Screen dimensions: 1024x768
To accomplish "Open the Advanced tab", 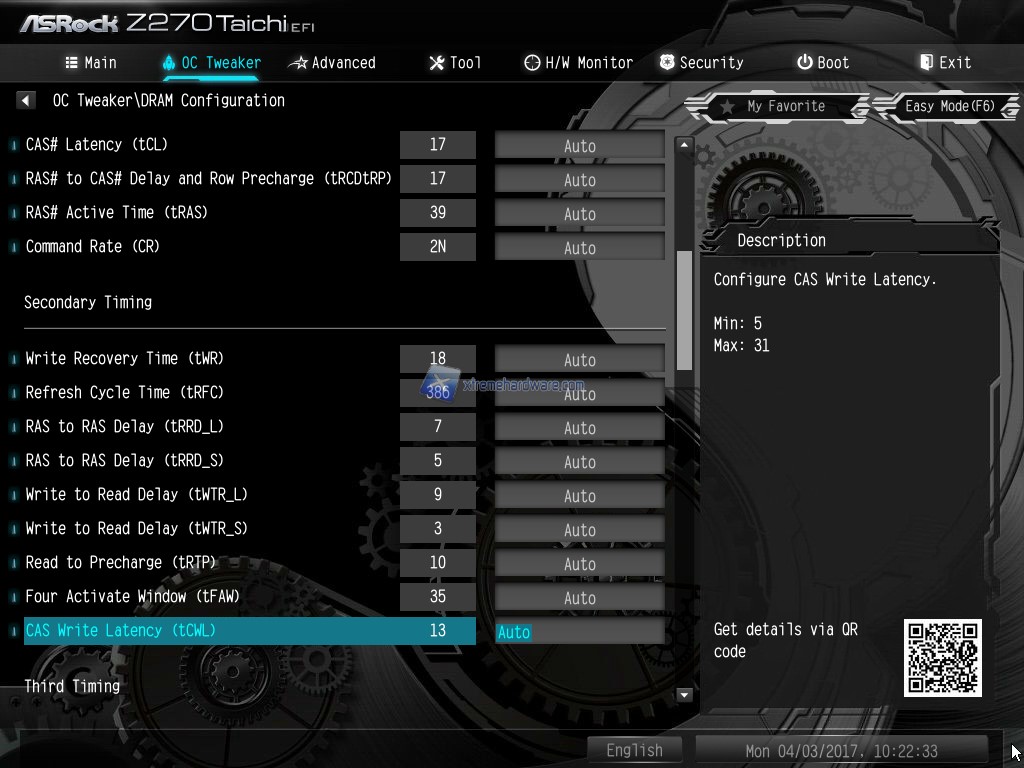I will click(x=331, y=62).
